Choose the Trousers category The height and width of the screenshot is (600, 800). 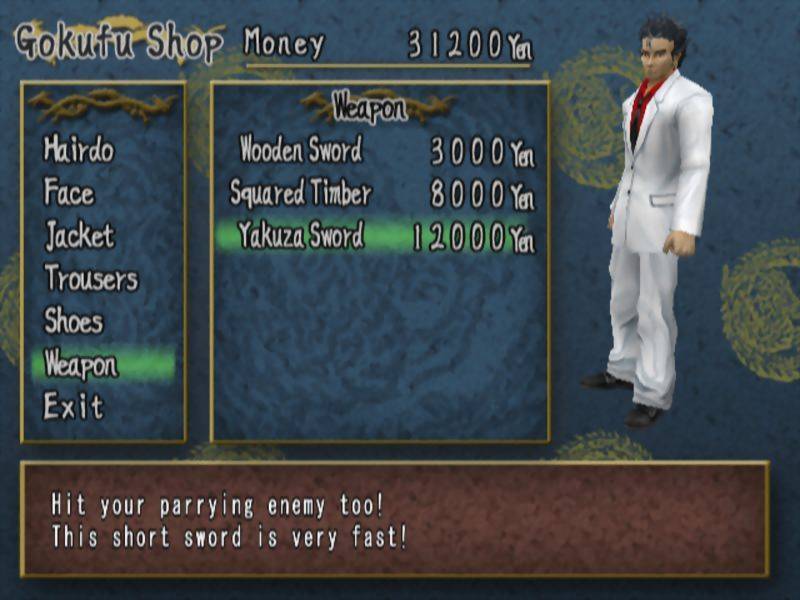(x=91, y=279)
